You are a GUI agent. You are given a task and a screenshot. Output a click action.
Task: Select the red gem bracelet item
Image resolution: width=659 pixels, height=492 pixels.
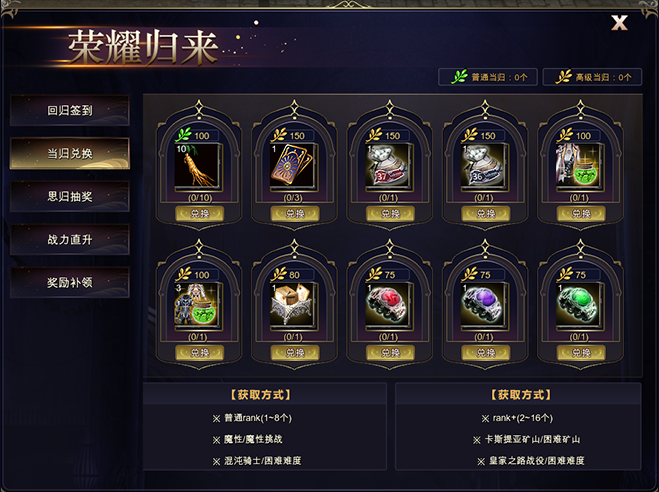coord(384,302)
